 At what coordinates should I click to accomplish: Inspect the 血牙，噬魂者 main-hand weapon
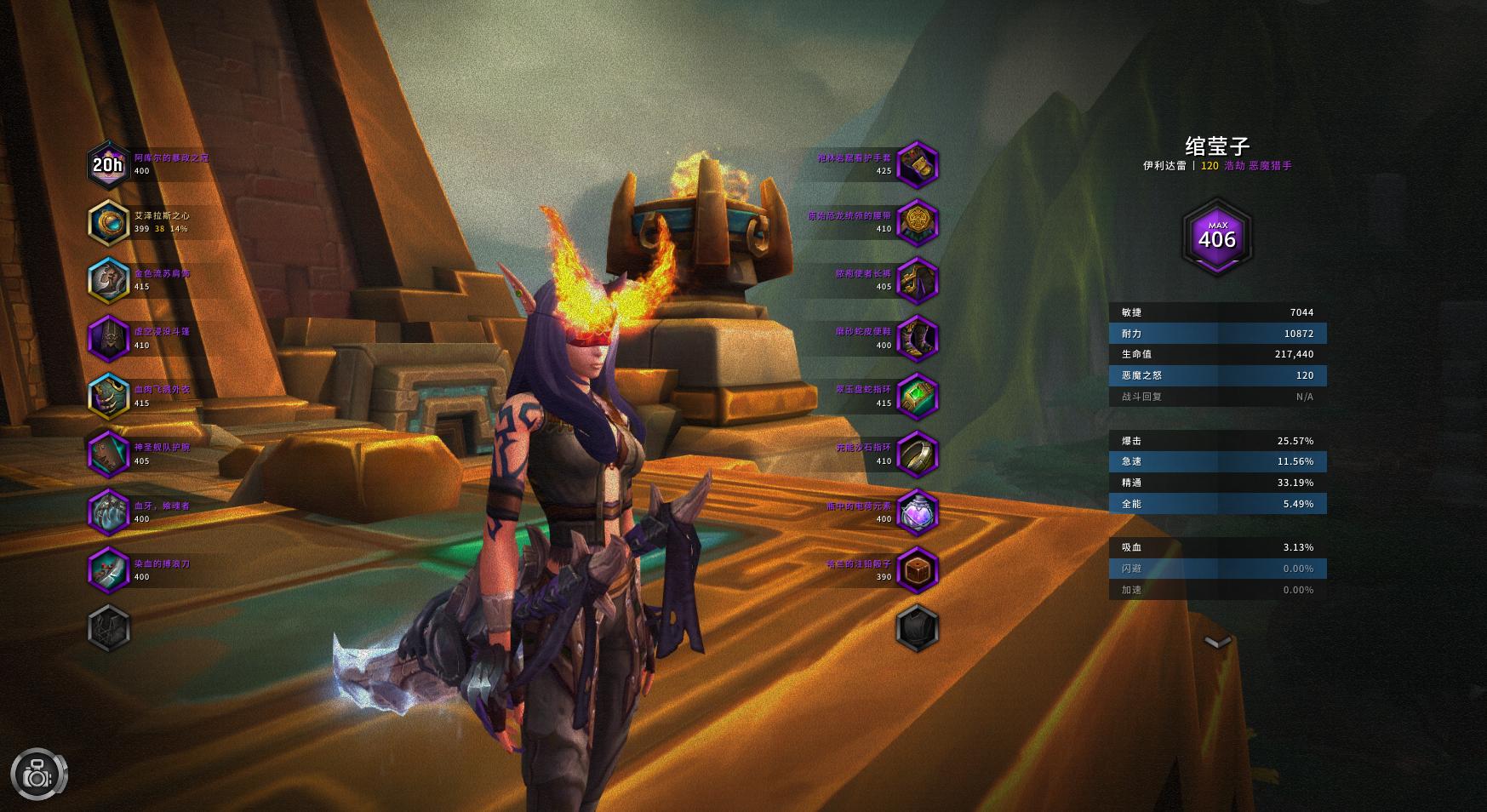click(108, 512)
